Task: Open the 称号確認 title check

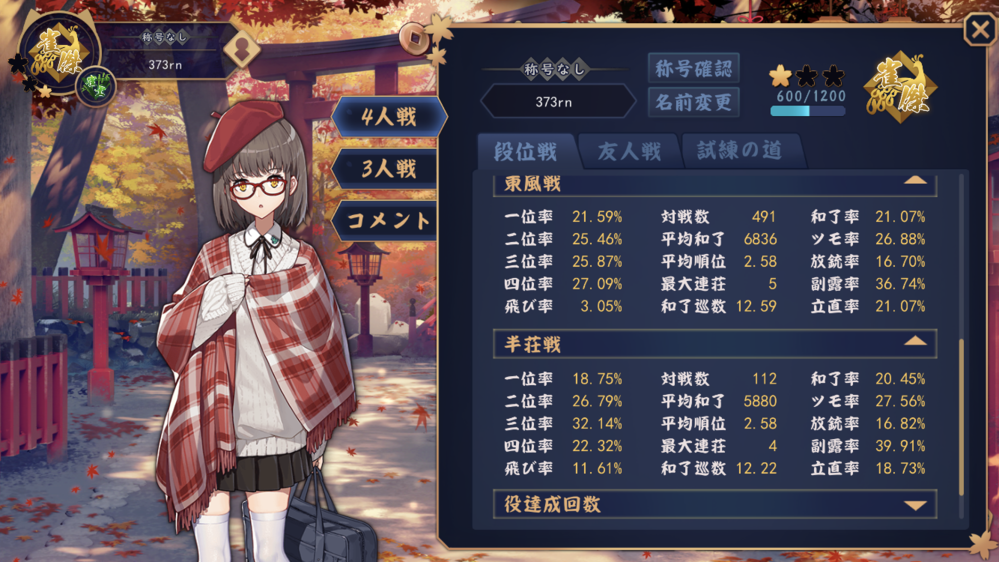Action: (693, 68)
